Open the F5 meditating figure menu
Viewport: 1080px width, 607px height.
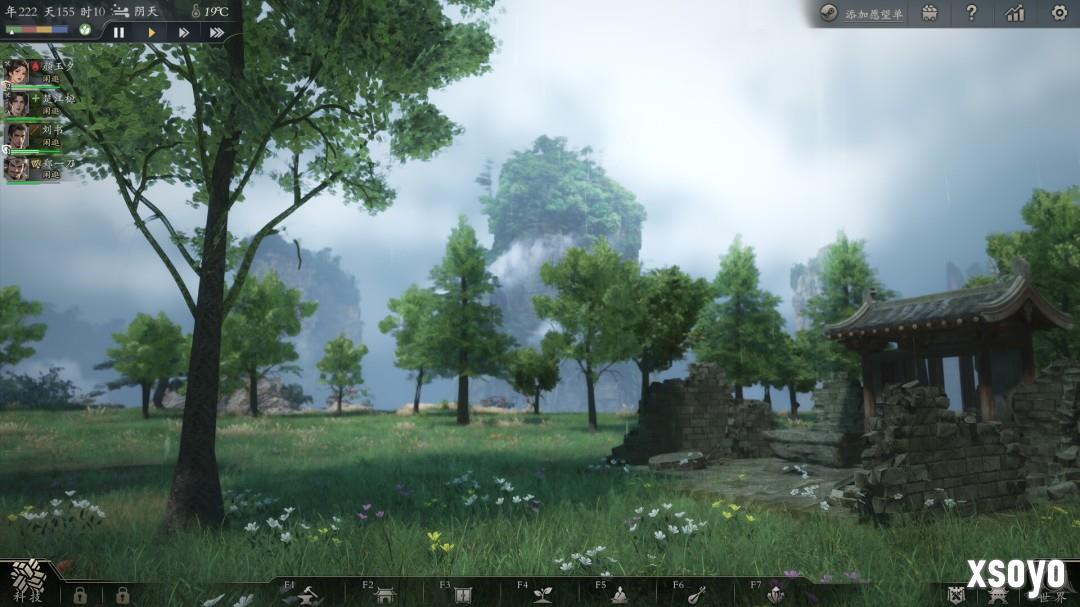pyautogui.click(x=620, y=595)
